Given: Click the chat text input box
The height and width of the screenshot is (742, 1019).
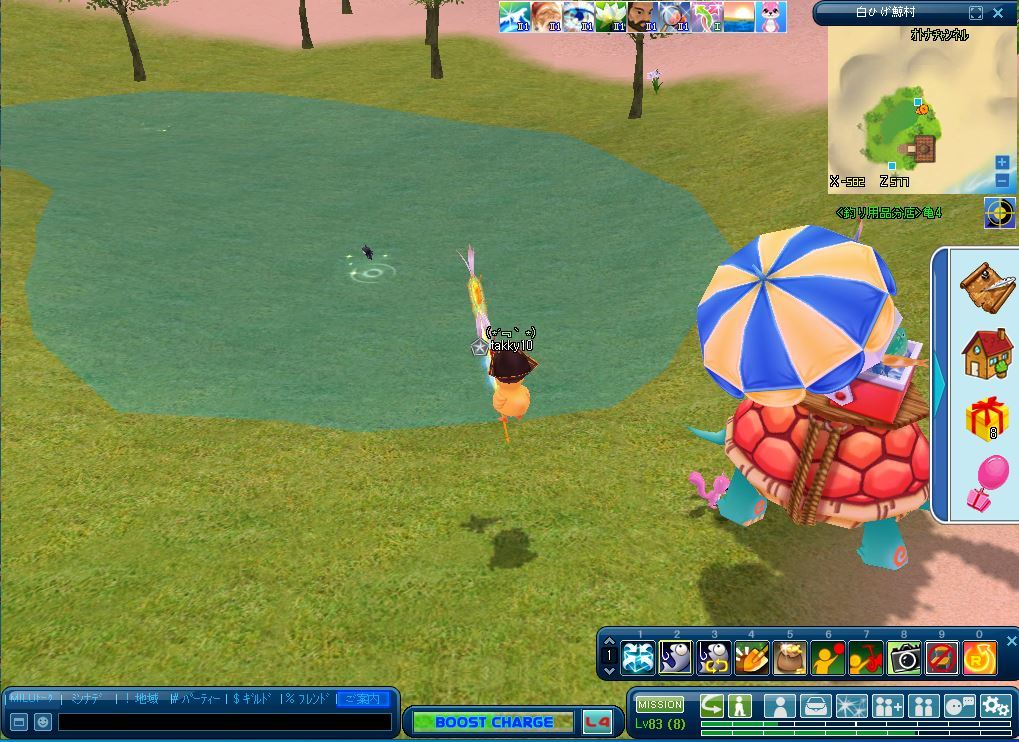Looking at the screenshot, I should [224, 722].
